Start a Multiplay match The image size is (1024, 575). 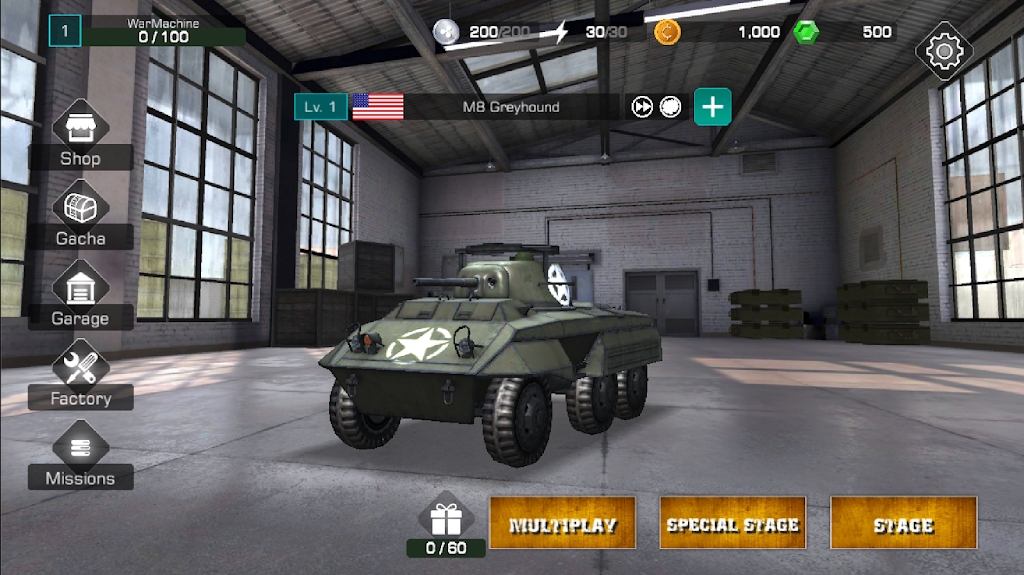point(562,523)
